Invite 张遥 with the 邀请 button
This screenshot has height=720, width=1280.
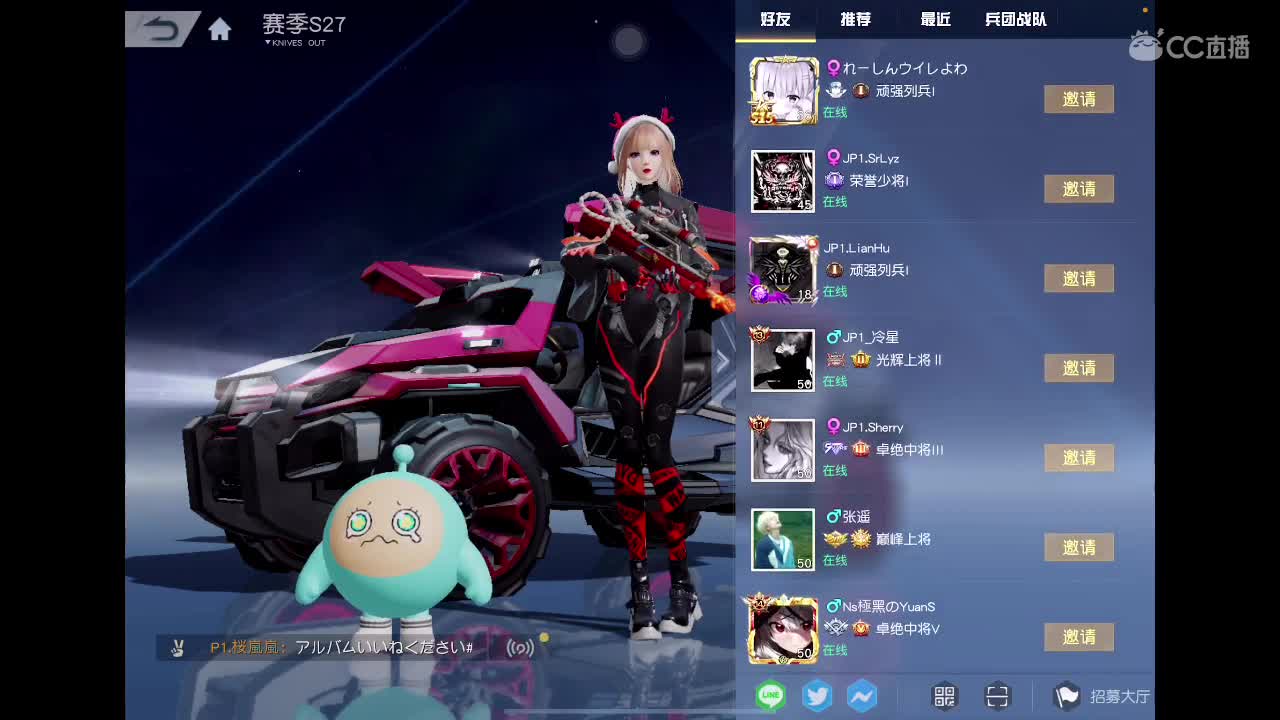coord(1079,547)
